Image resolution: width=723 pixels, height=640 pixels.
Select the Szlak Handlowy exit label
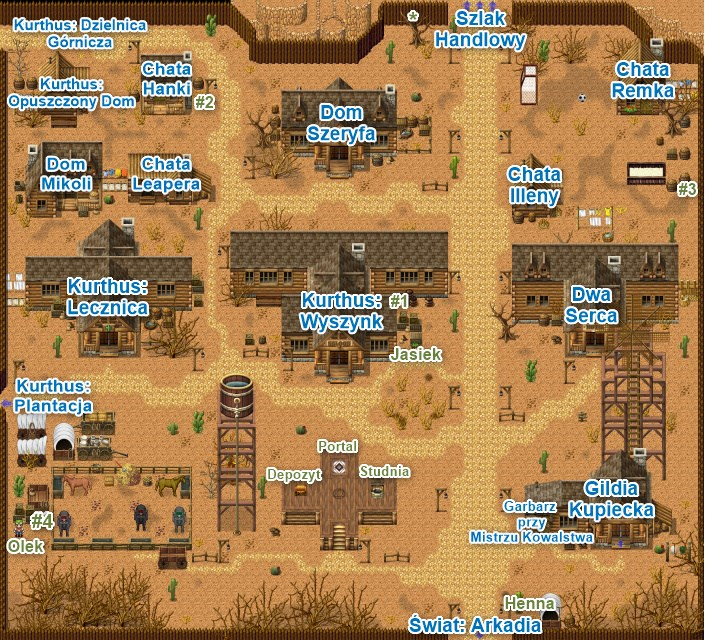tap(480, 30)
